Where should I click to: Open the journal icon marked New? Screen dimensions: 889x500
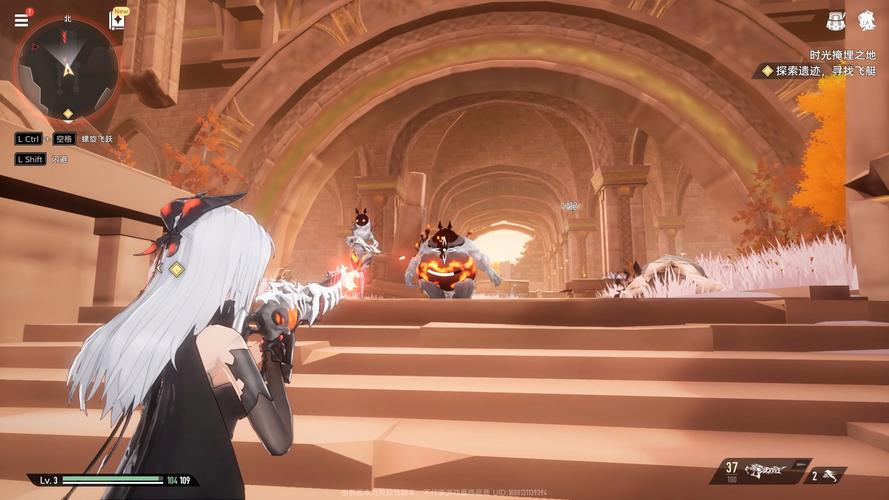118,21
